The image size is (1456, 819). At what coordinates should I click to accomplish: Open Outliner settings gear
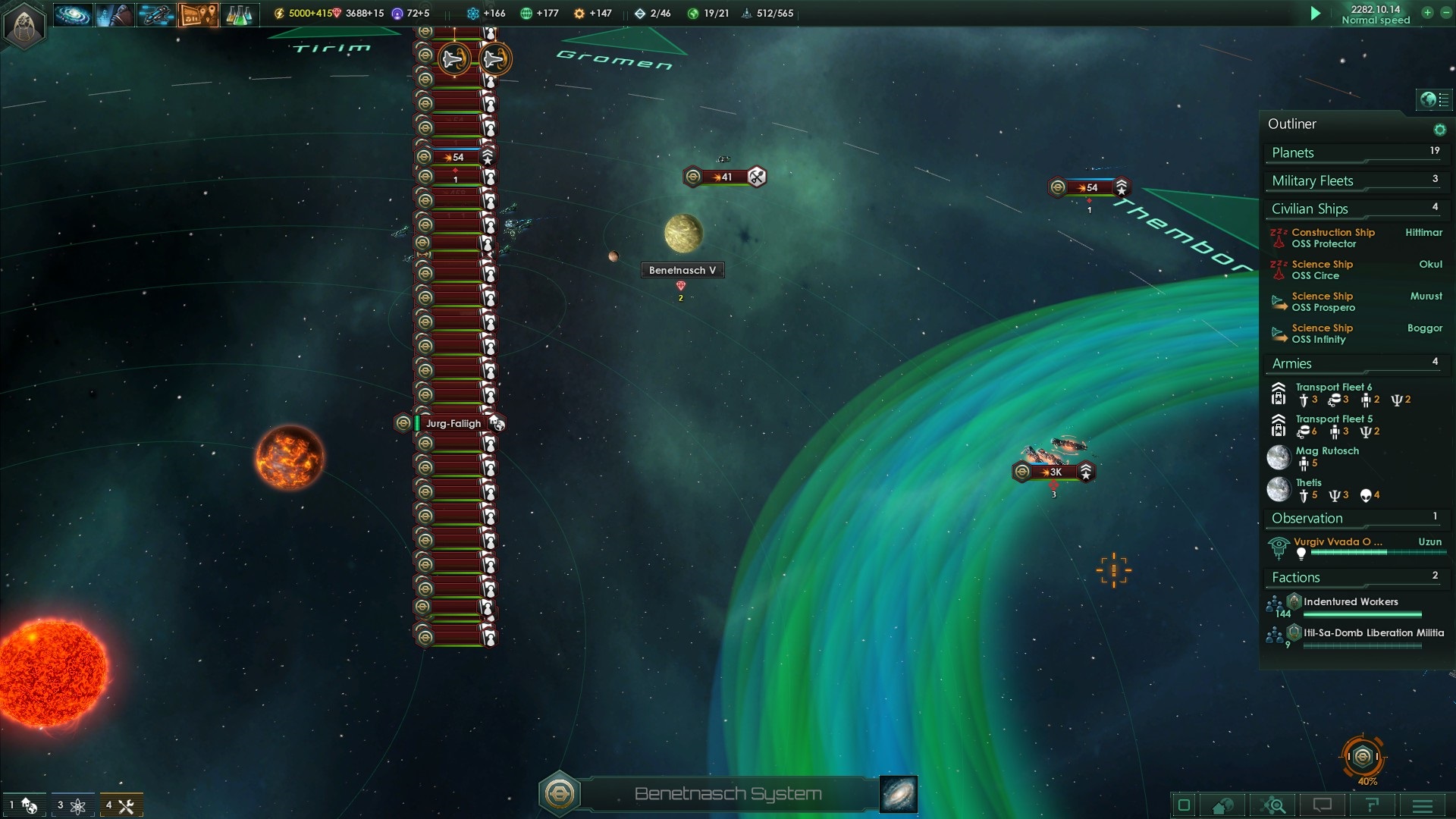coord(1439,130)
